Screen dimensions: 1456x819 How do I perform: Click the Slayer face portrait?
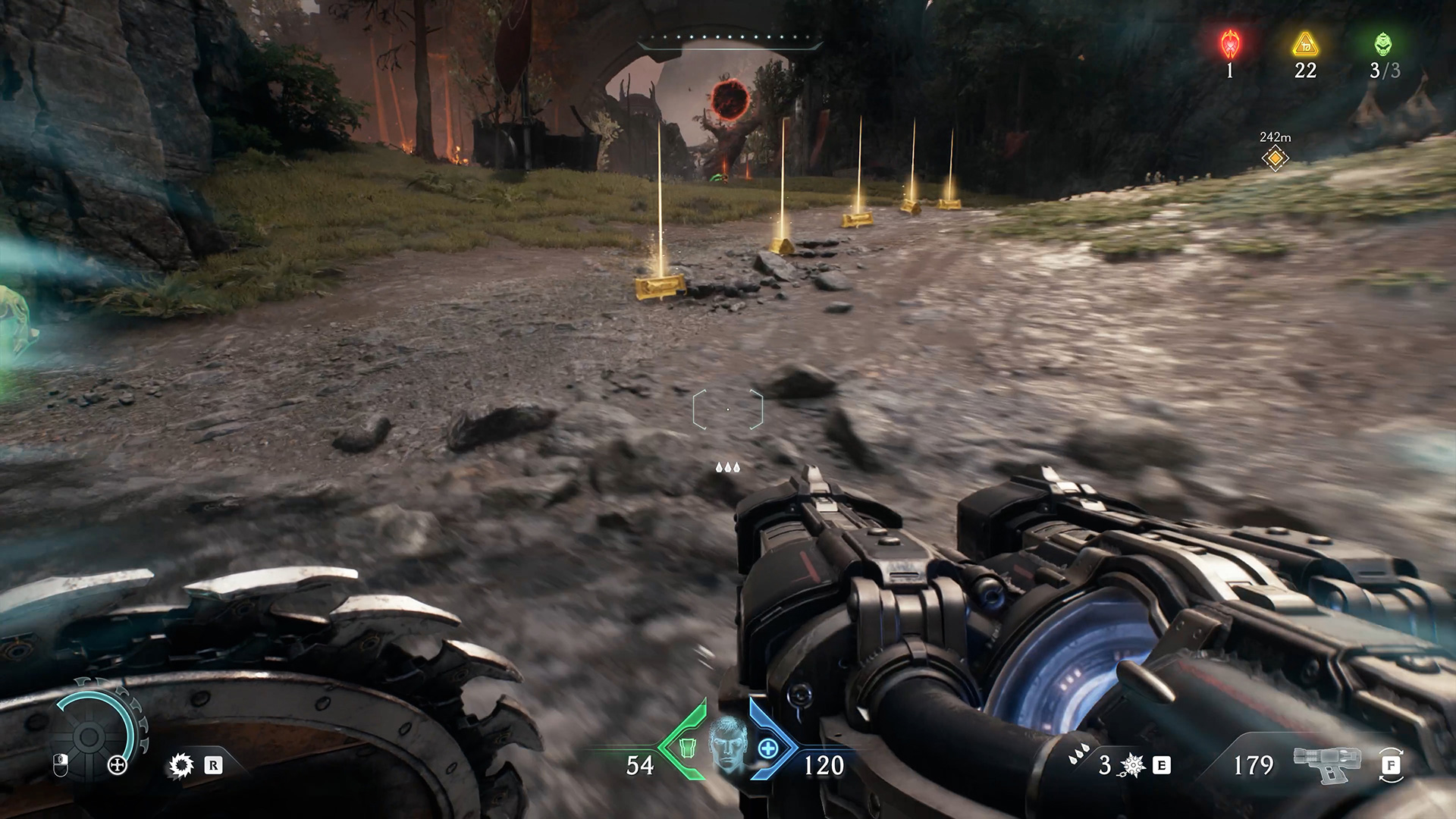(x=727, y=741)
